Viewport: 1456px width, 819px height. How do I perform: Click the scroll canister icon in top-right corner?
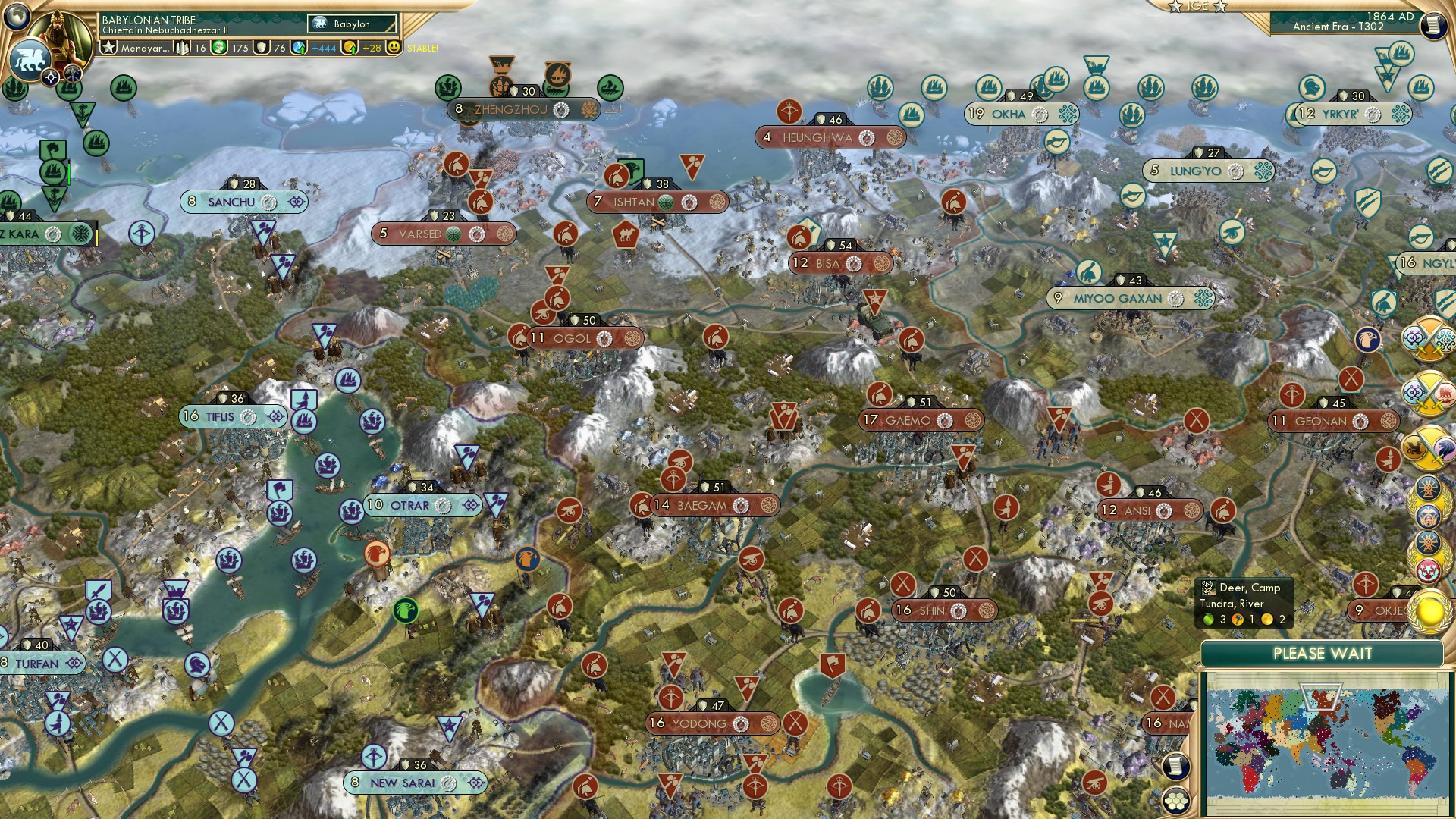[1432, 27]
